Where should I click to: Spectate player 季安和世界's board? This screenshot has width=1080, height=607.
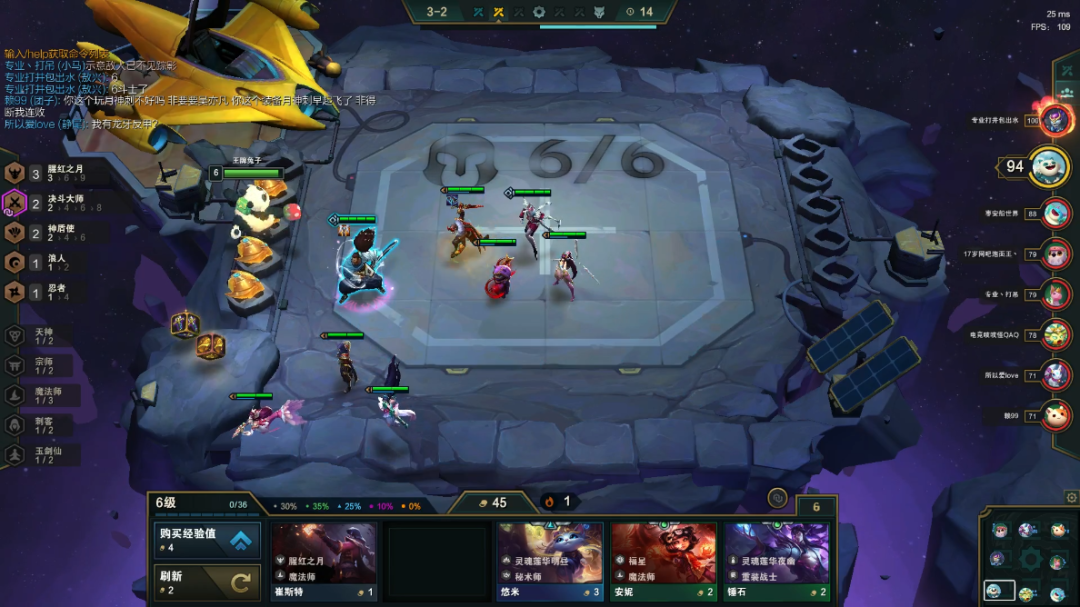pyautogui.click(x=1055, y=213)
